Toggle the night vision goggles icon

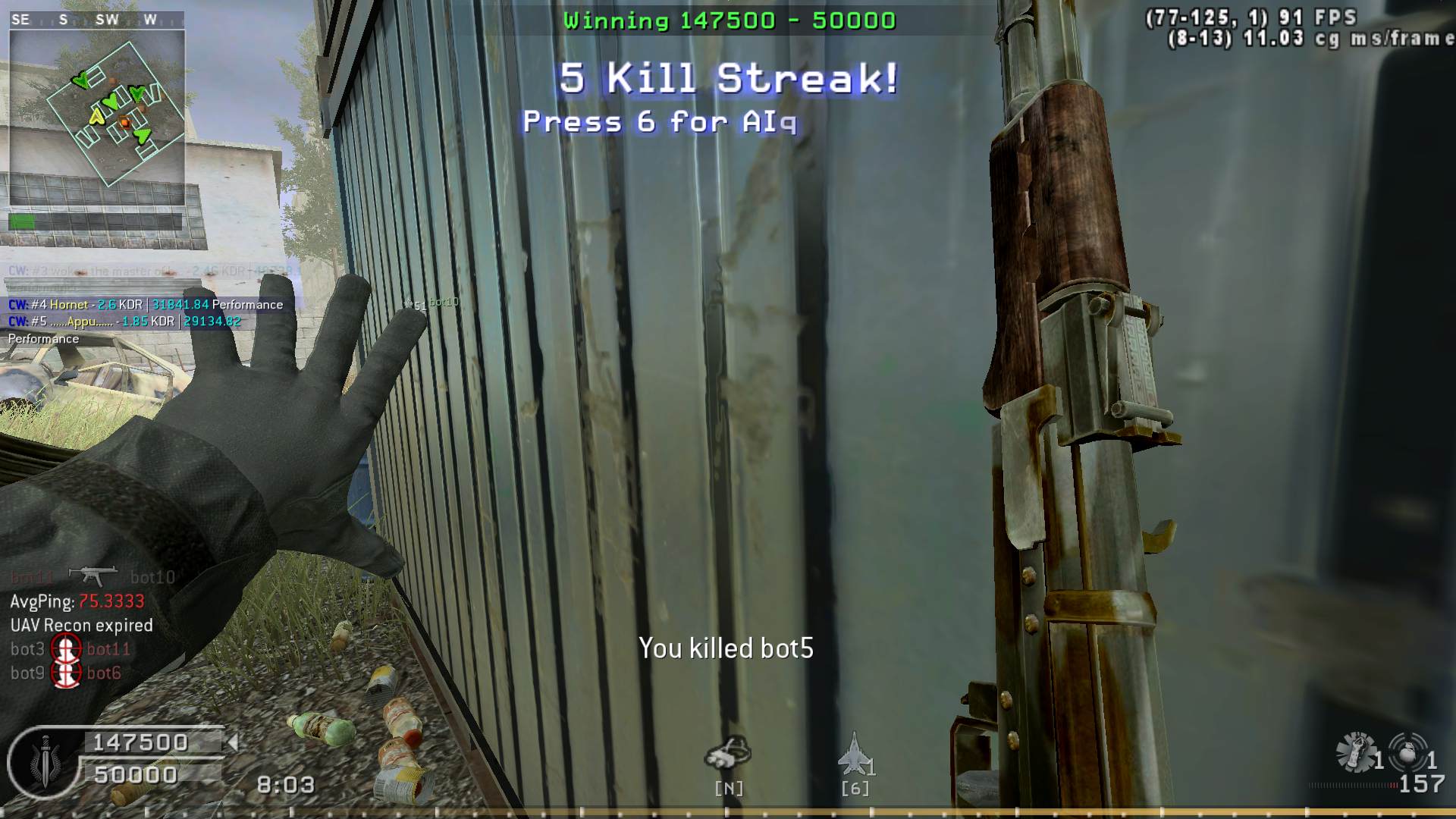pos(728,752)
